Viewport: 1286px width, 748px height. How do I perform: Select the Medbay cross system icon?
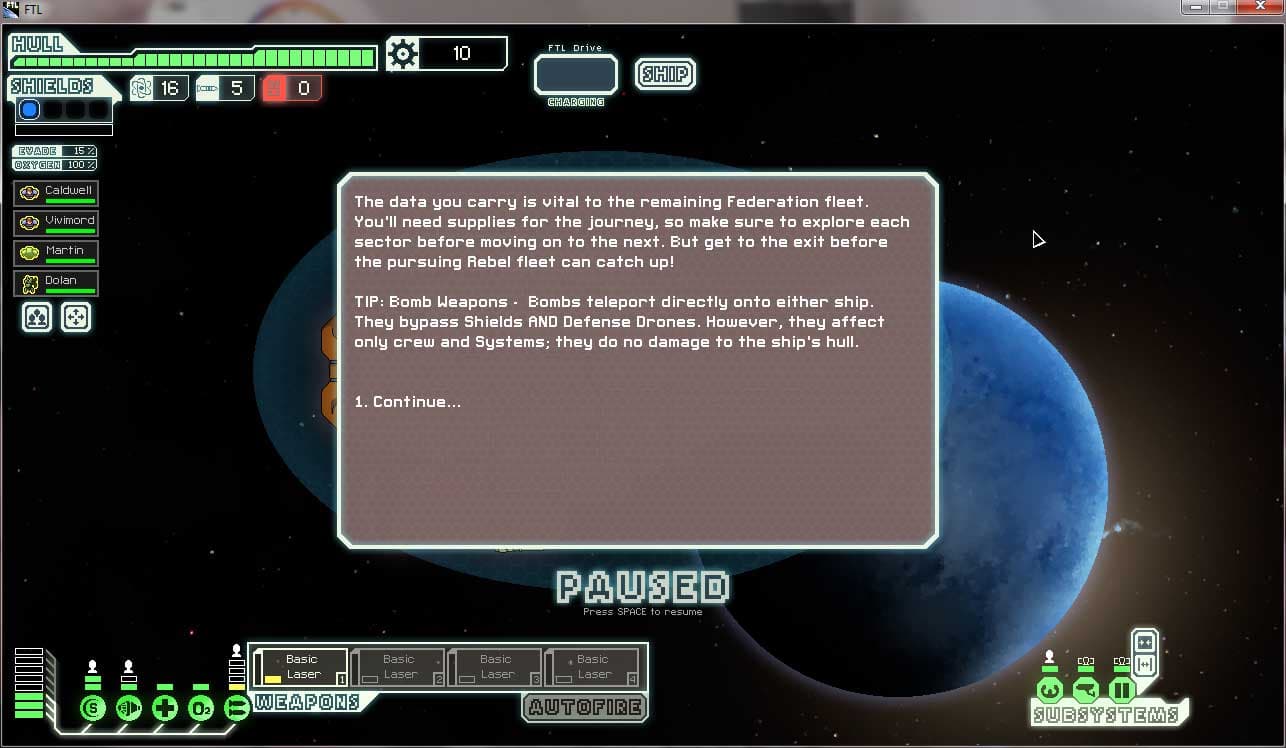[x=165, y=709]
